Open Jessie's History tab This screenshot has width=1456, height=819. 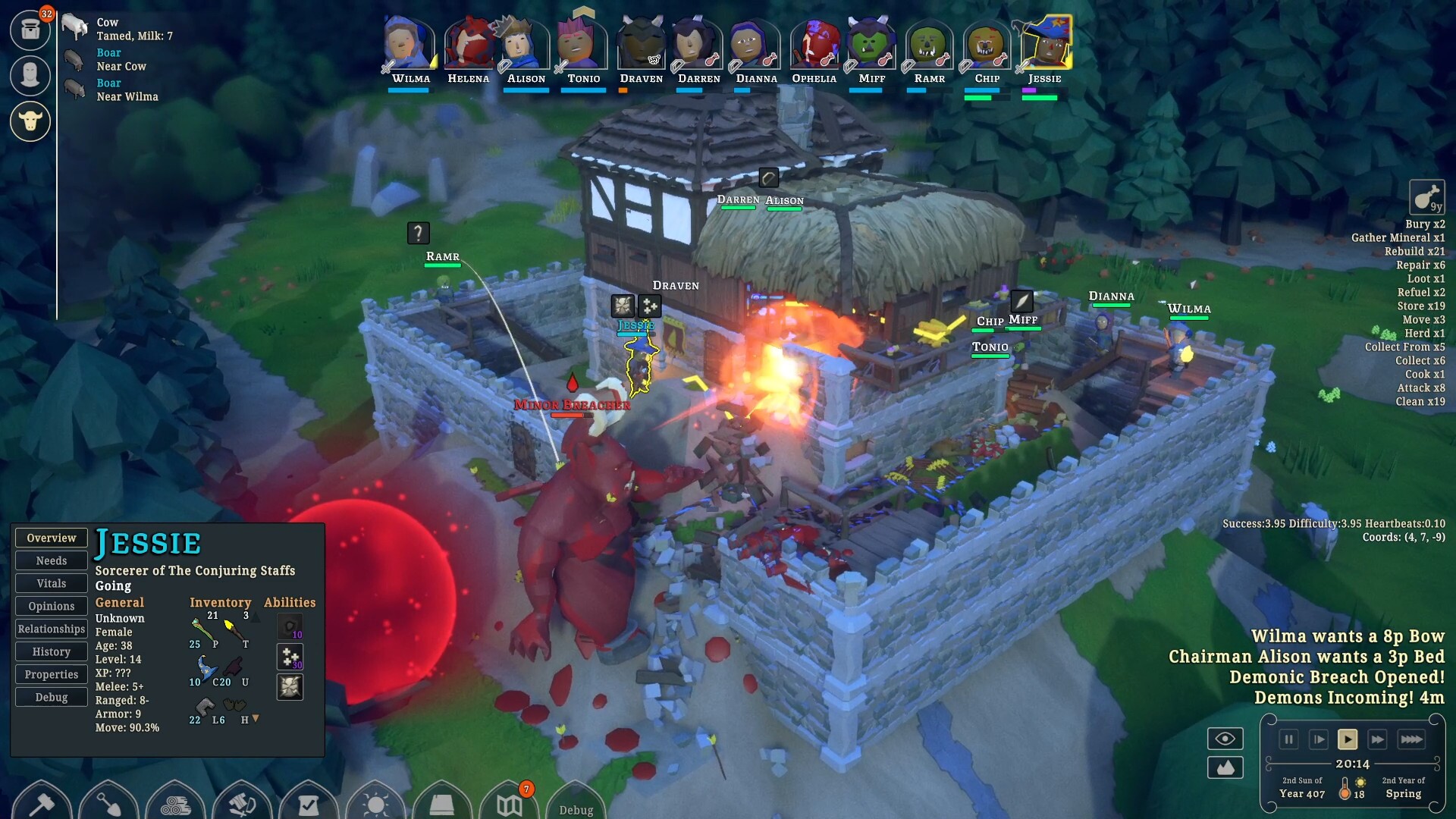coord(51,651)
